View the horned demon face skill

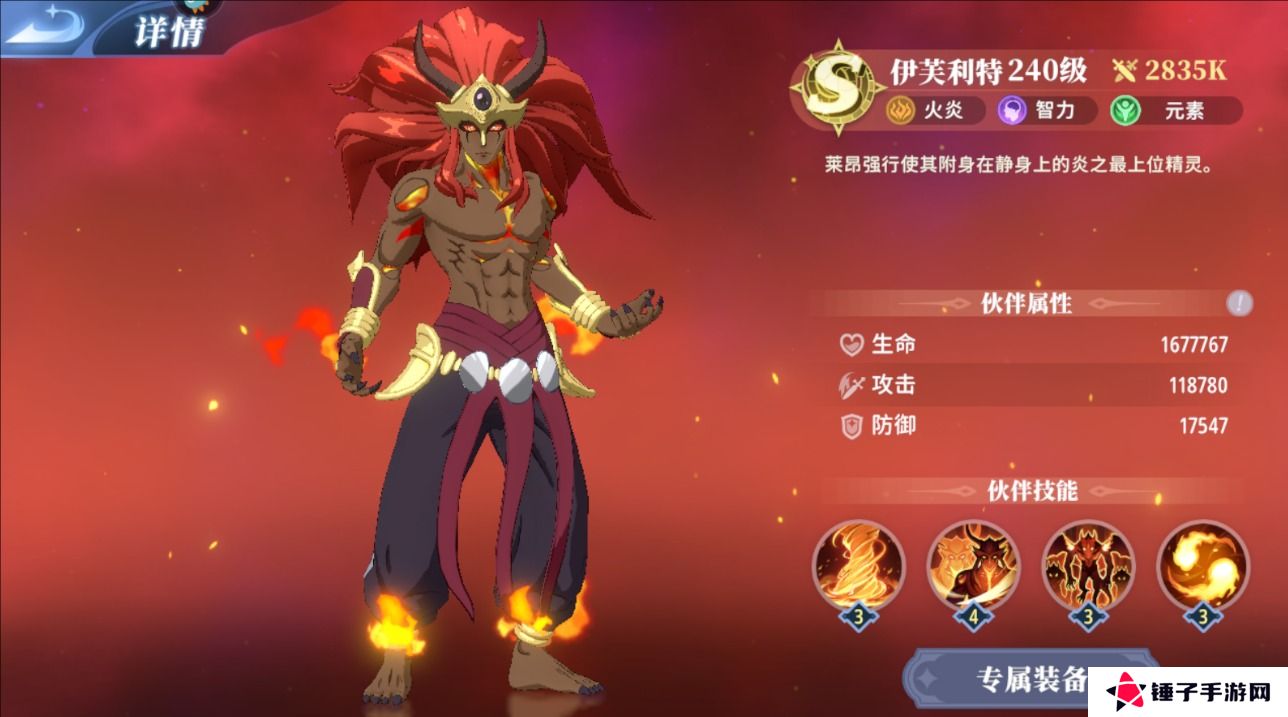(x=973, y=566)
